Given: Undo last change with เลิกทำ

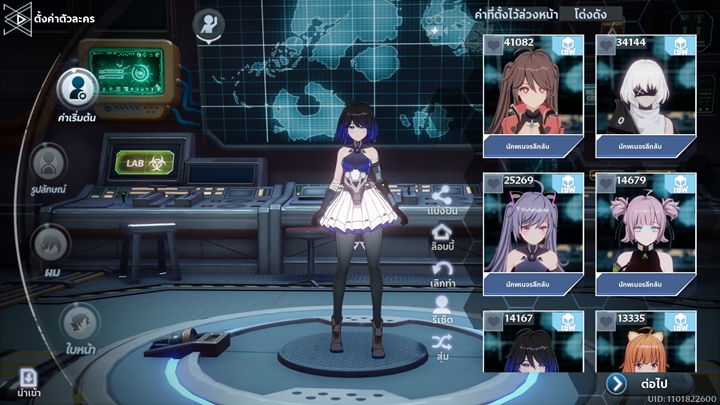Looking at the screenshot, I should [x=442, y=271].
